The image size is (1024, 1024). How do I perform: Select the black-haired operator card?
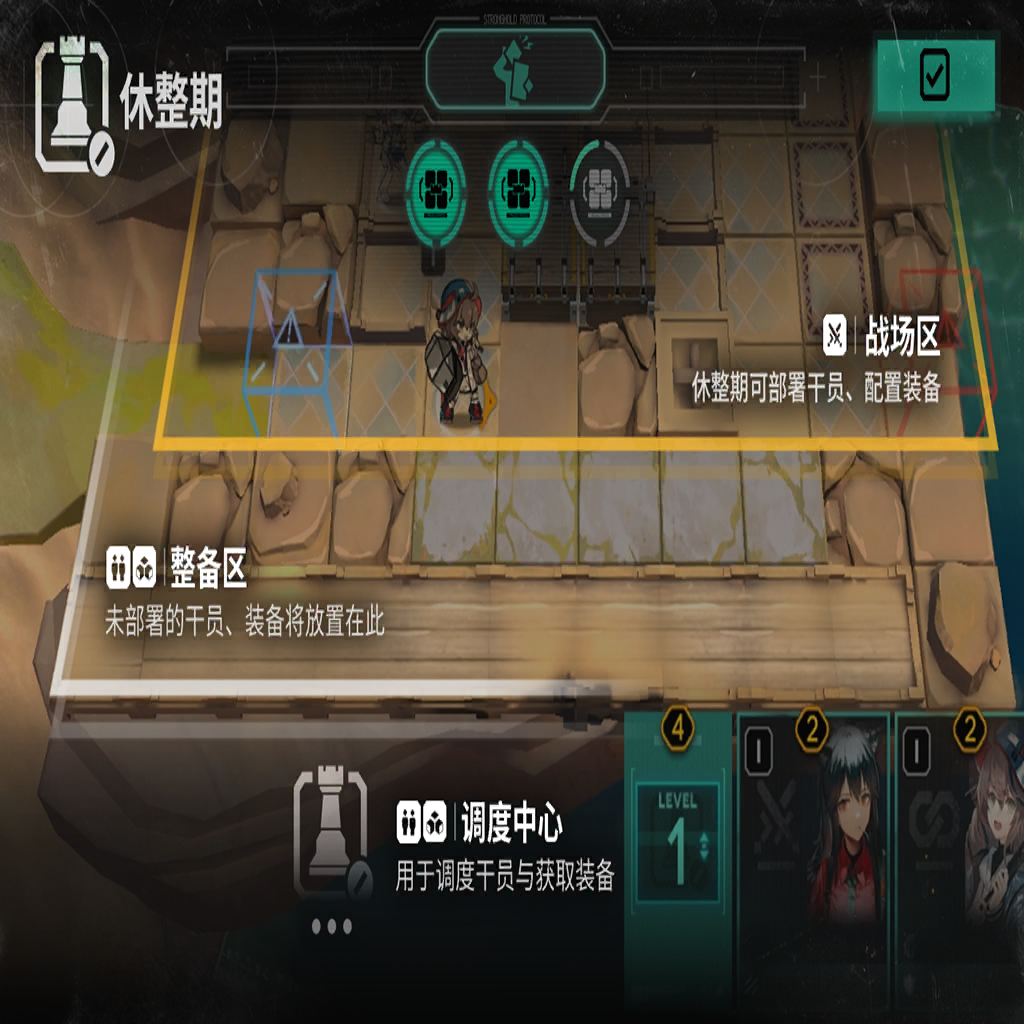(812, 830)
